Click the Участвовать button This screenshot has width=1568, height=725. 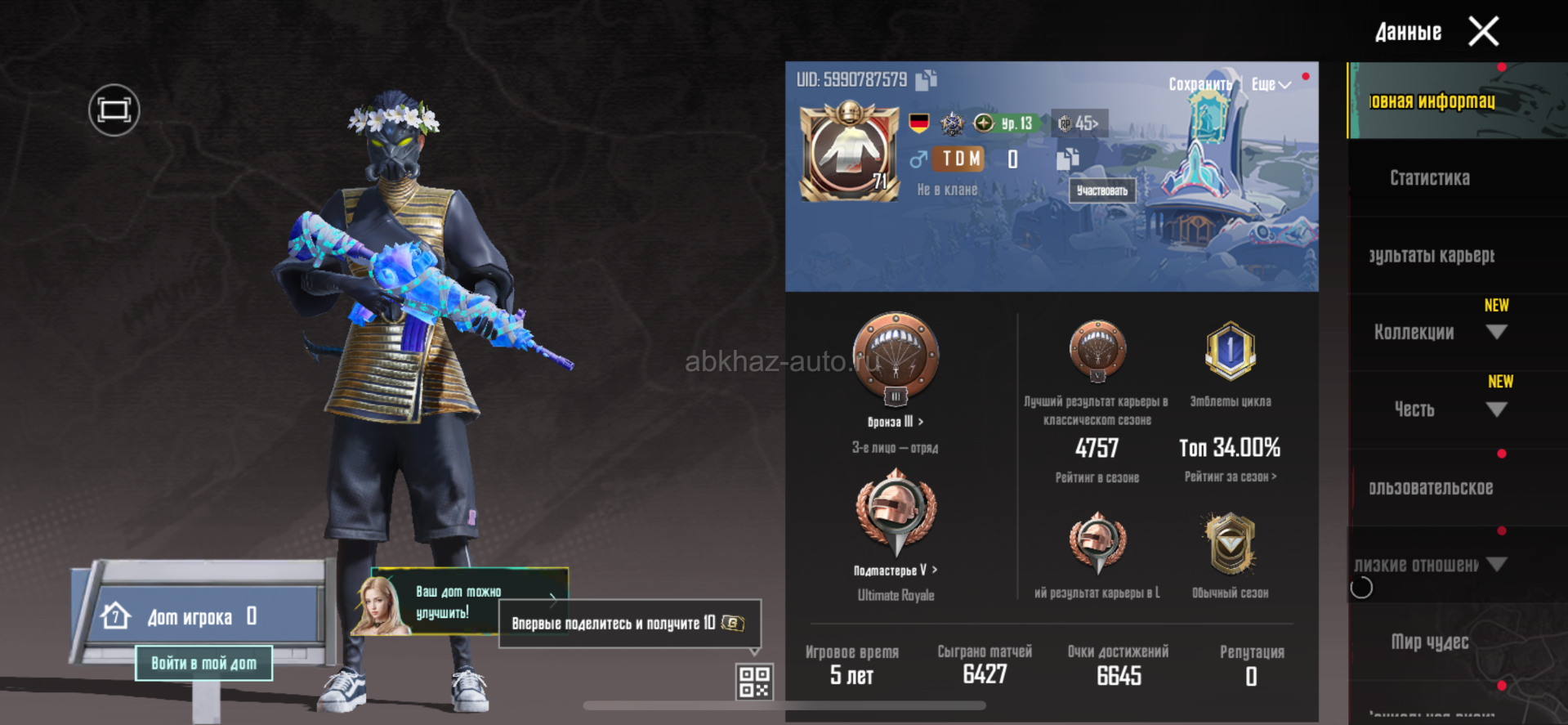click(x=1101, y=190)
